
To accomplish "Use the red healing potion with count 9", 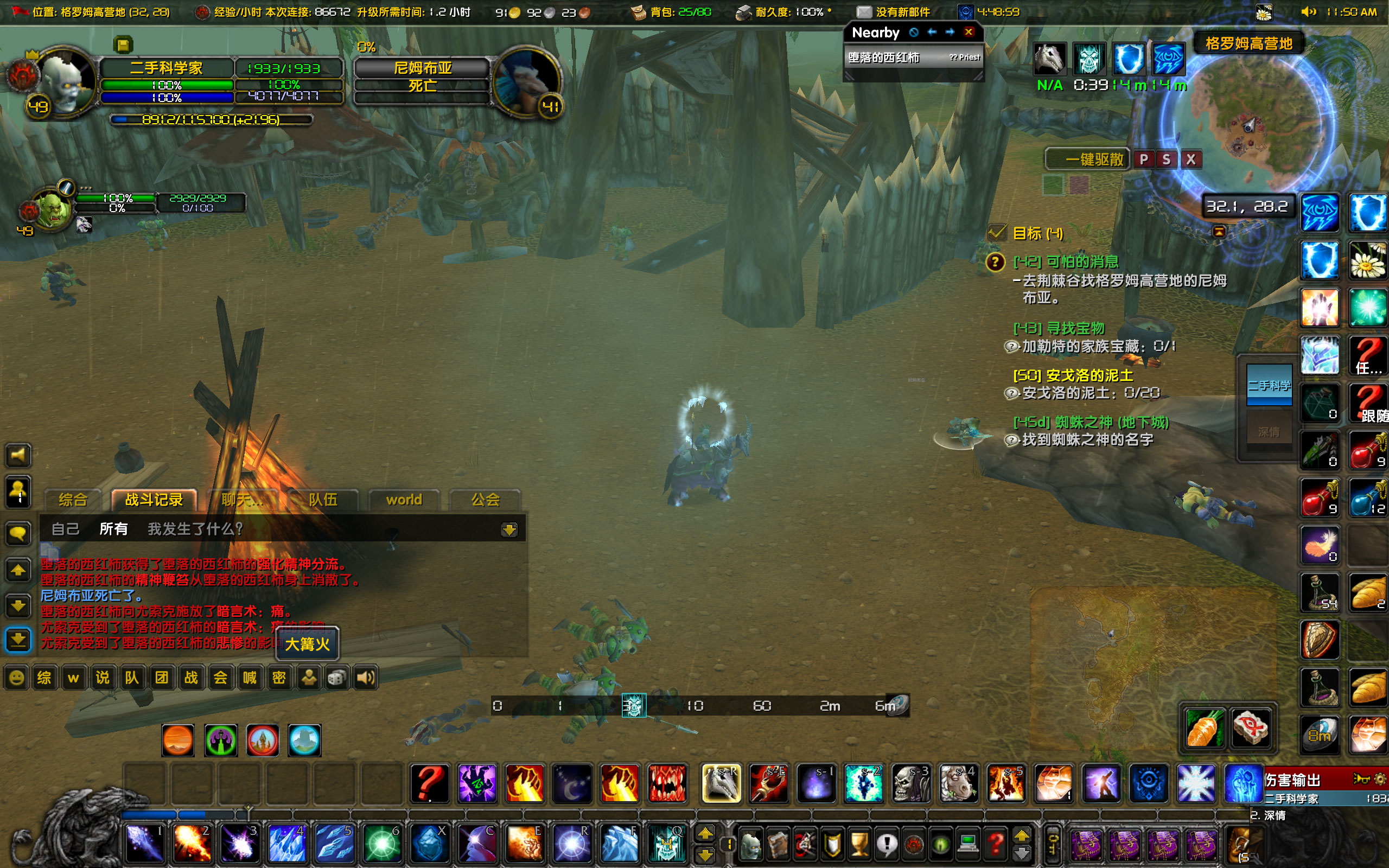I will pos(1320,497).
